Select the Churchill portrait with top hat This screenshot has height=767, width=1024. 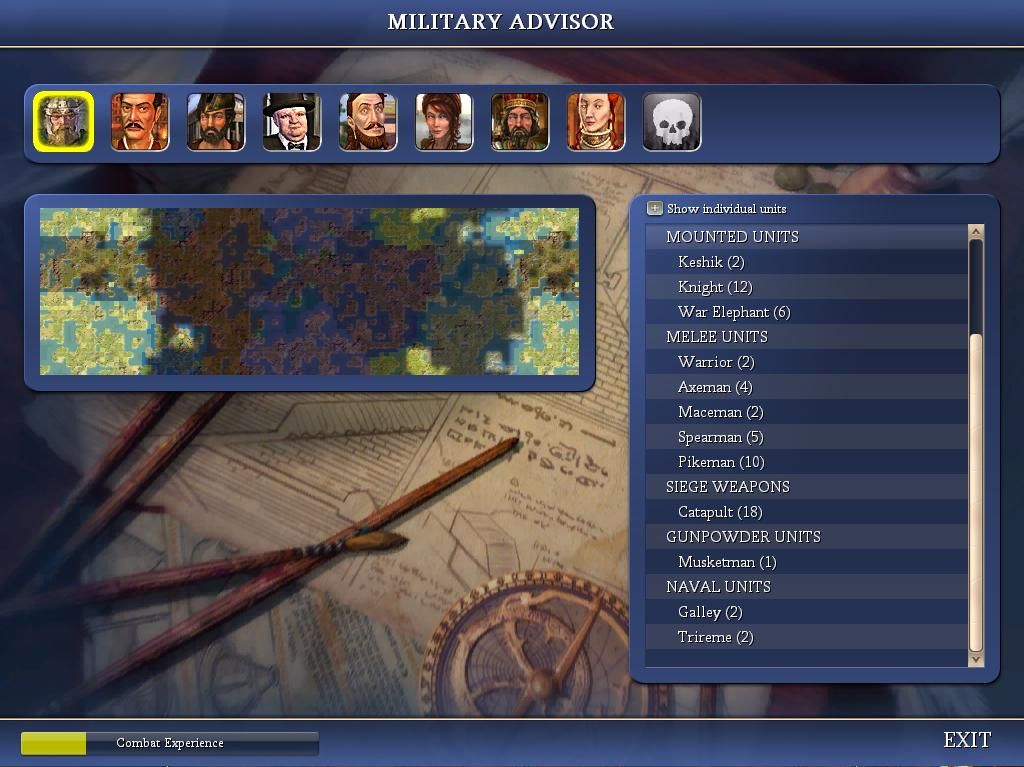tap(291, 122)
